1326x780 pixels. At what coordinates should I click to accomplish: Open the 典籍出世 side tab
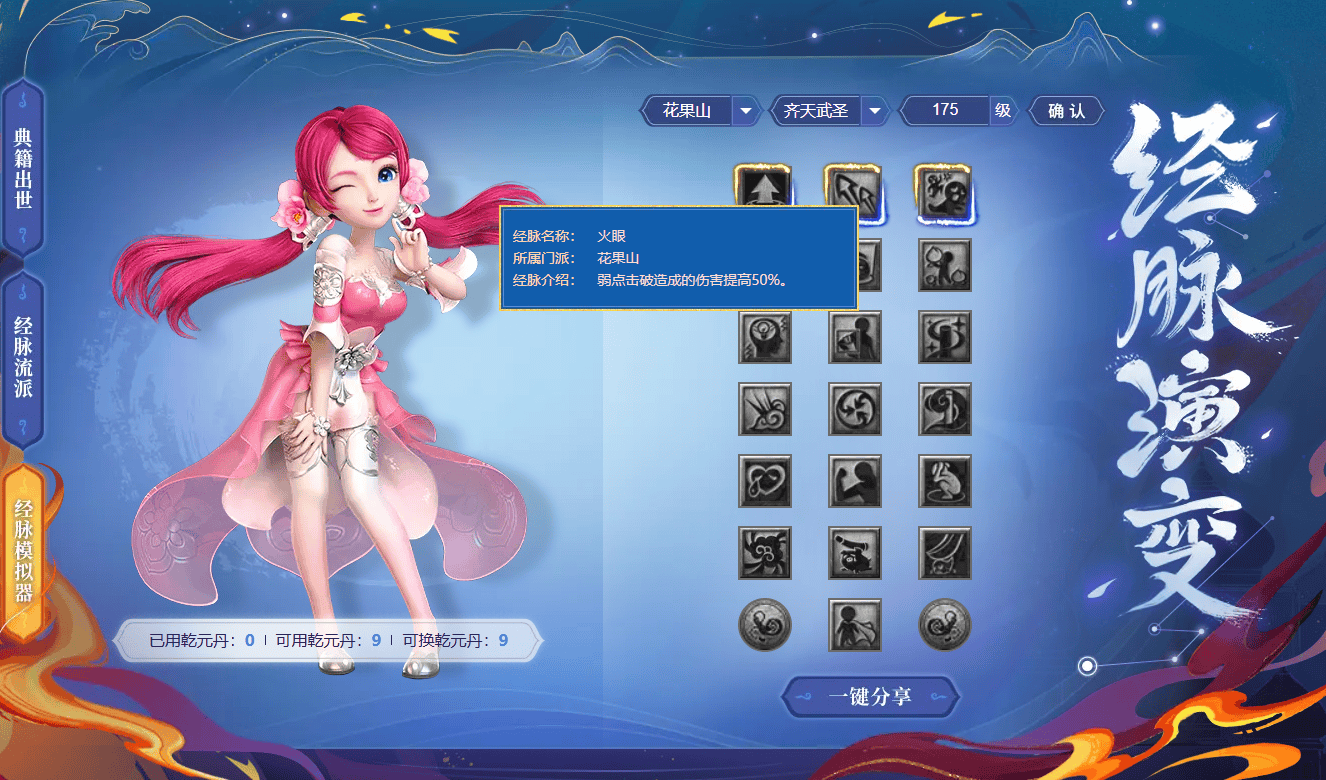(23, 167)
